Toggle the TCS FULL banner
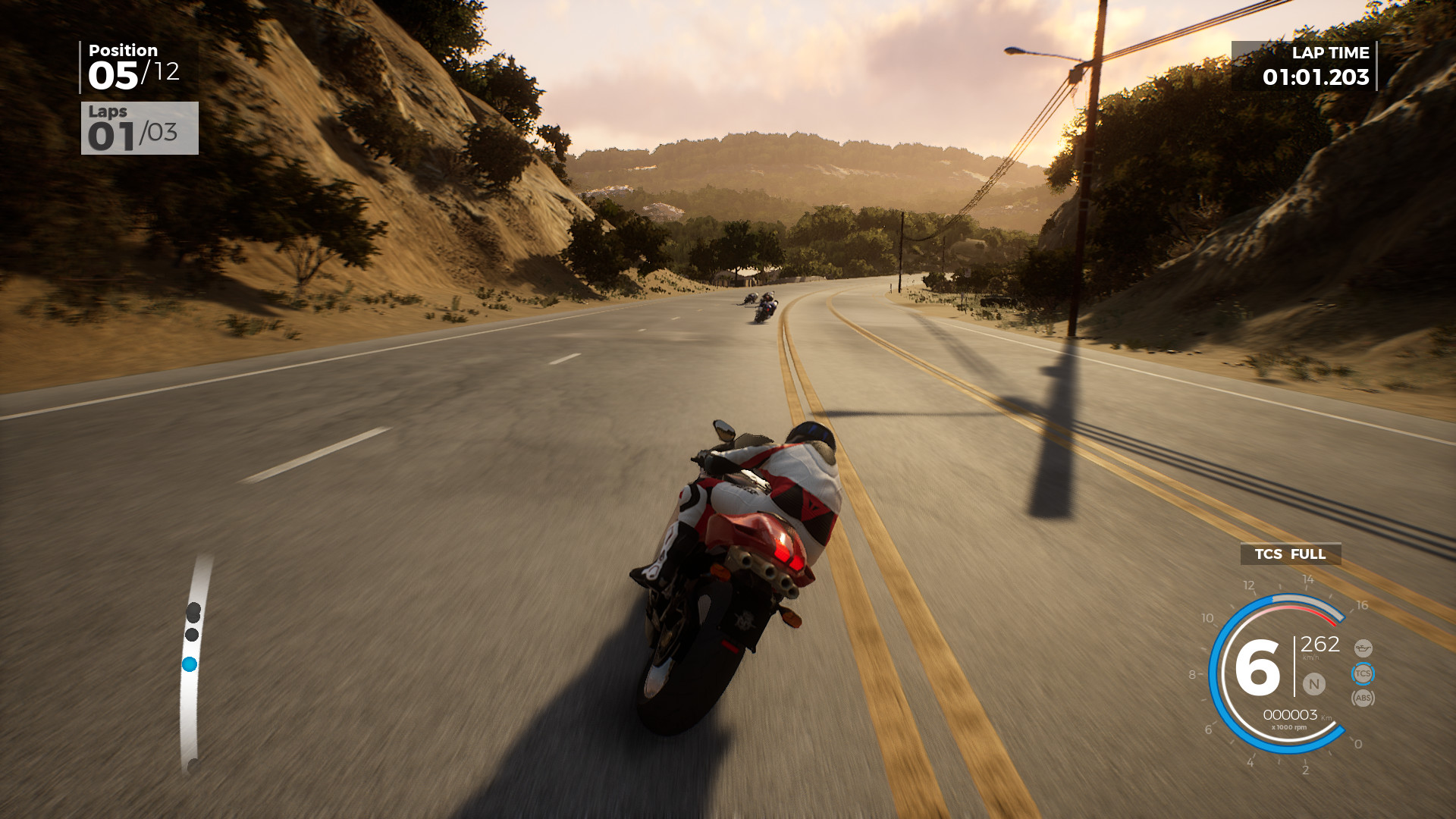Image resolution: width=1456 pixels, height=819 pixels. [x=1290, y=554]
